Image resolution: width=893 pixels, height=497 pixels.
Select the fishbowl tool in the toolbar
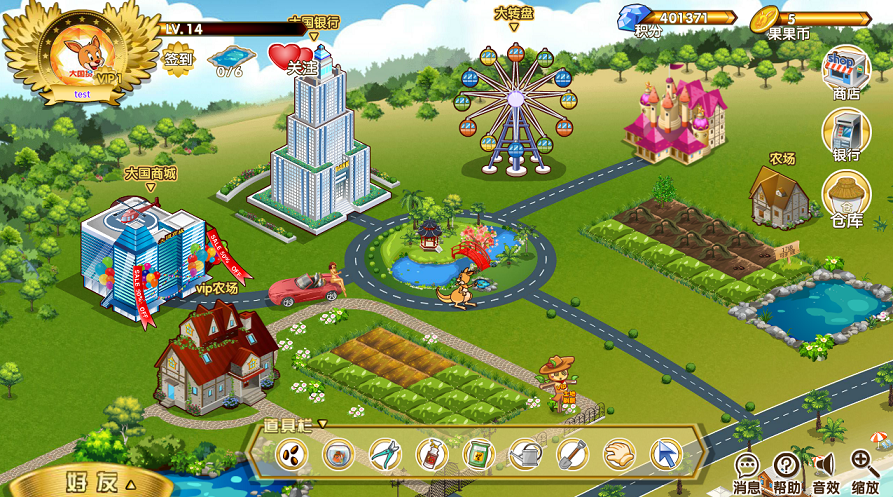tap(339, 455)
